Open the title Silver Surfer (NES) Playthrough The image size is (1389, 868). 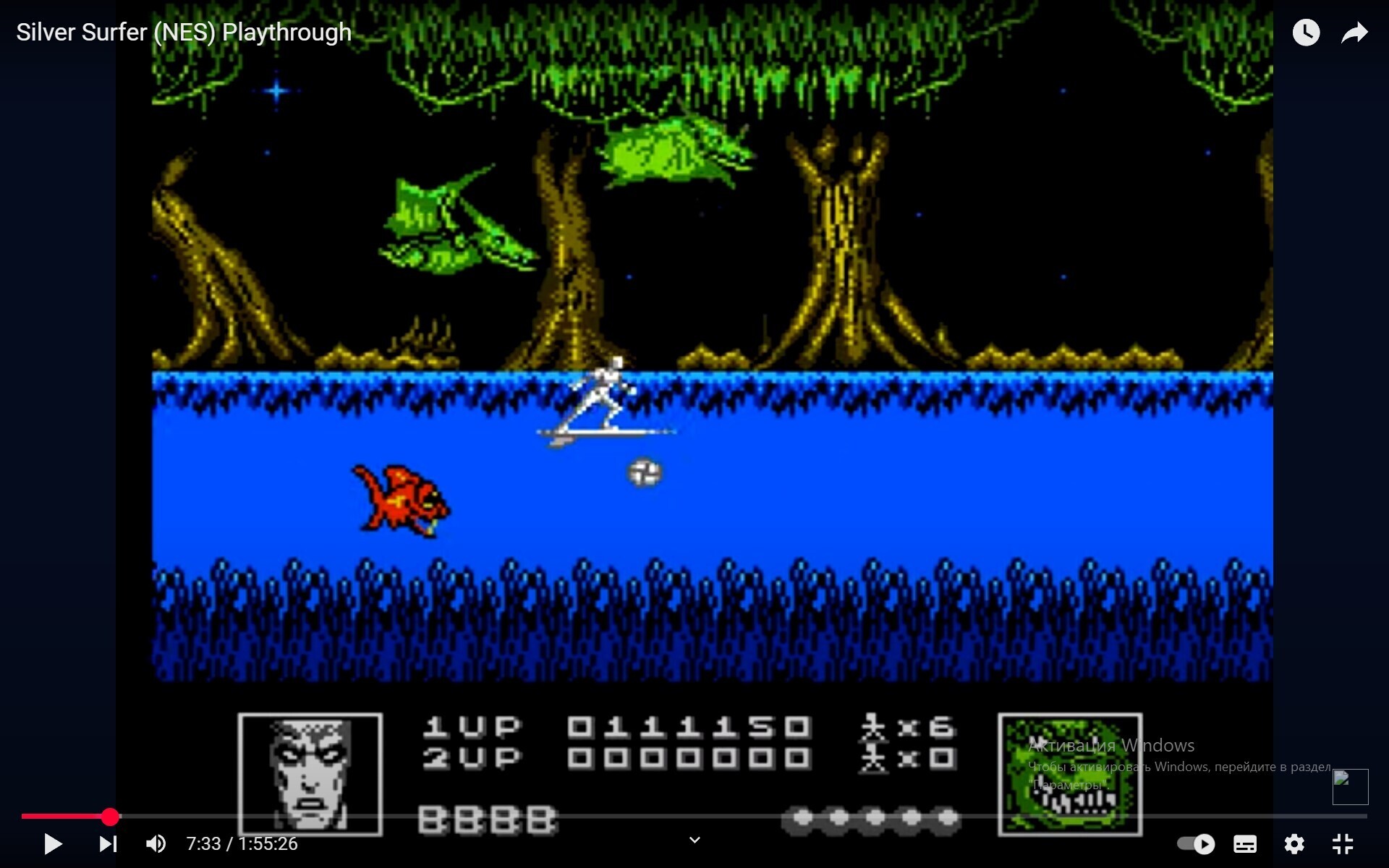[184, 32]
